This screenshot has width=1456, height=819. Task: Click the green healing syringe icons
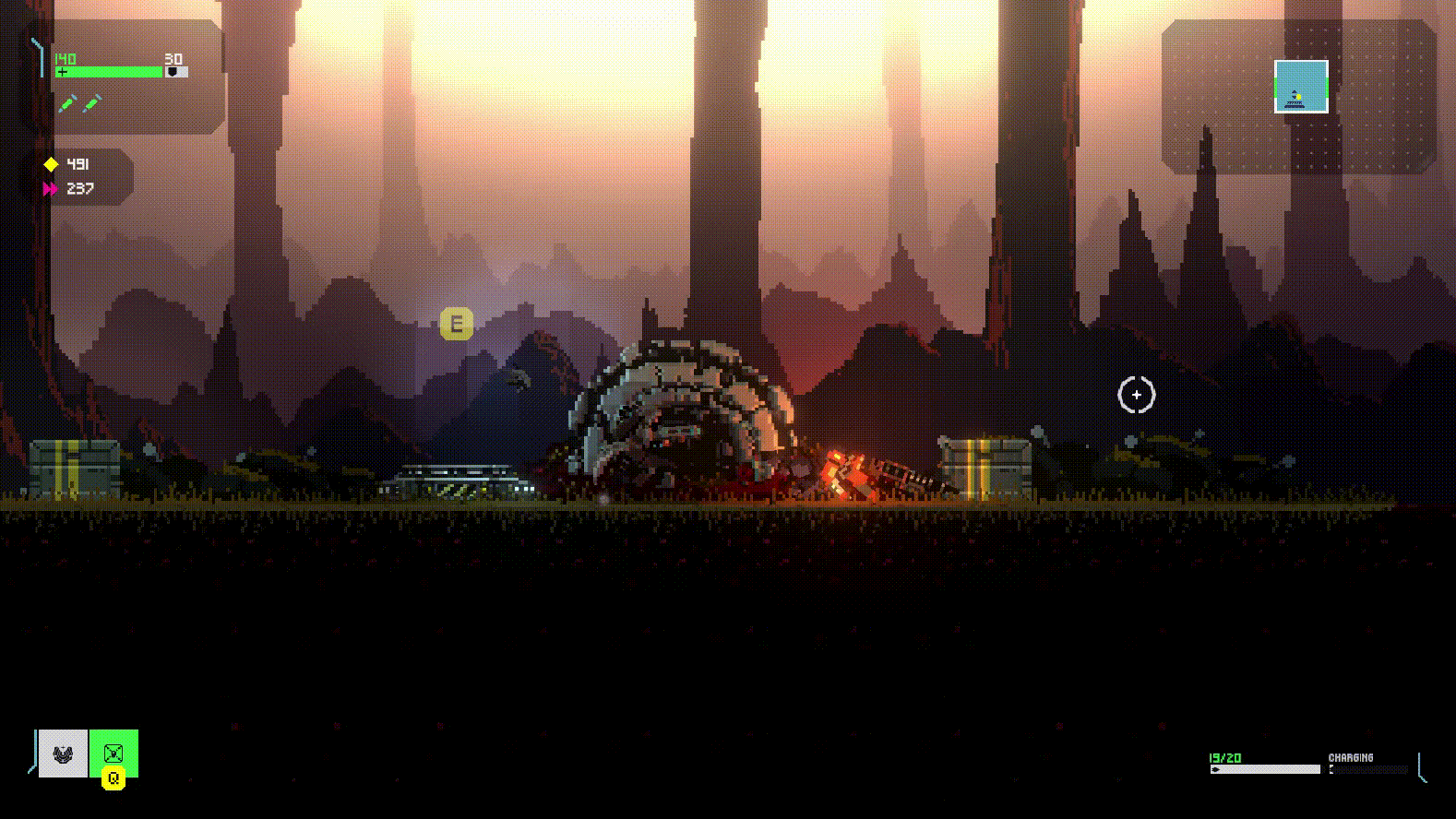[79, 103]
